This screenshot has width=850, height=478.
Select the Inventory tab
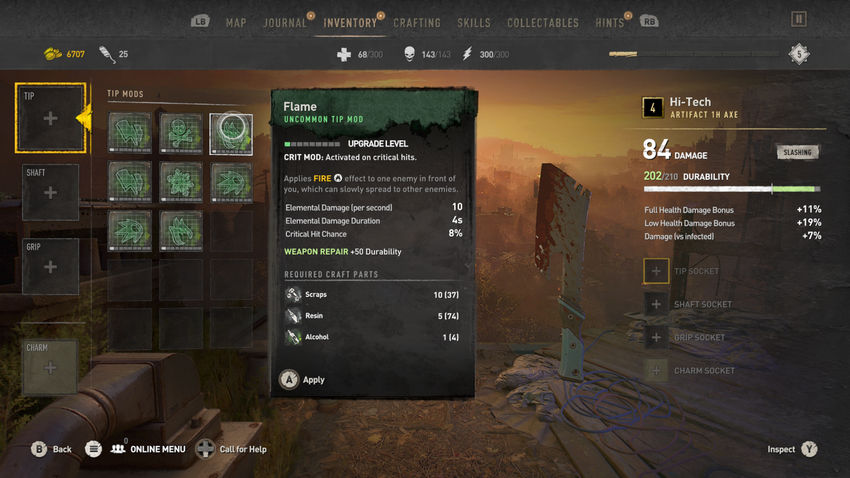pos(350,22)
